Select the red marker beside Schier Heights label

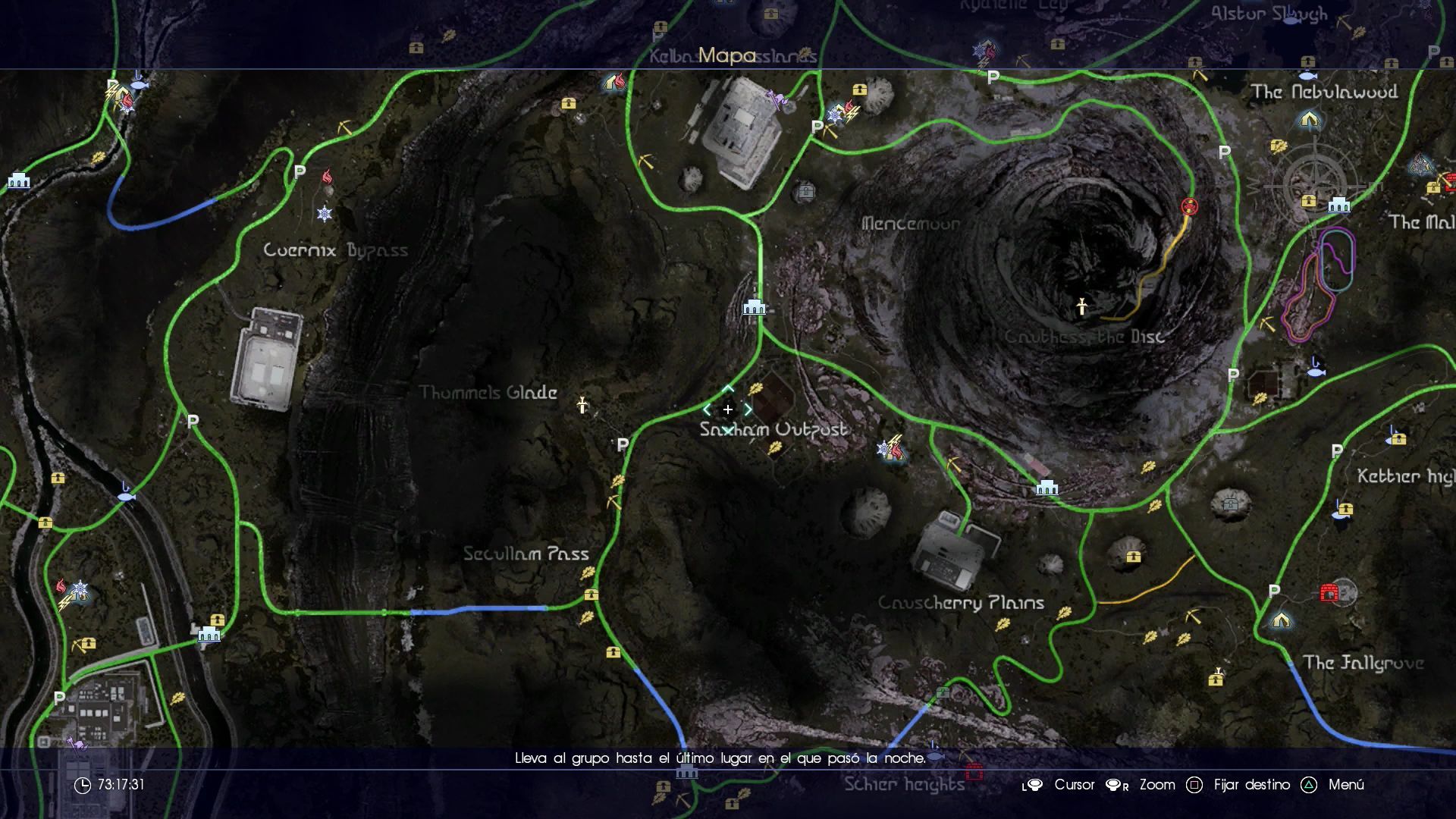pyautogui.click(x=974, y=773)
